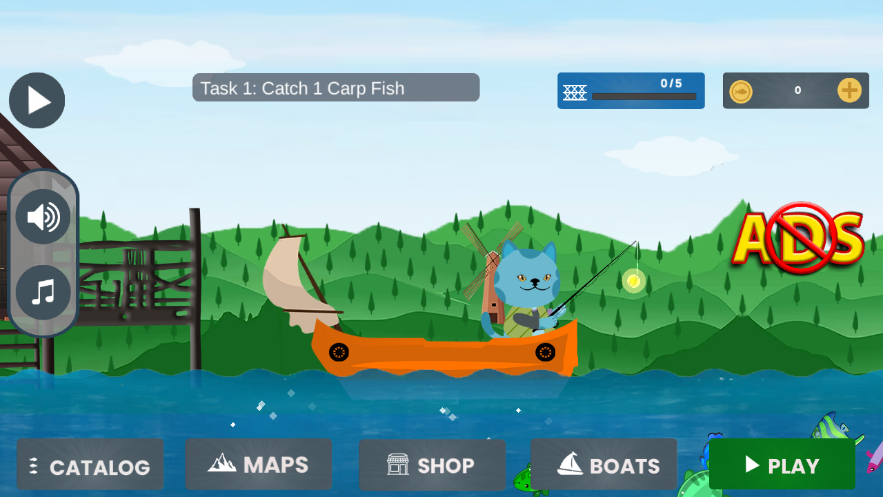Click the round arrow button at top left
Viewport: 883px width, 497px height.
coord(37,100)
